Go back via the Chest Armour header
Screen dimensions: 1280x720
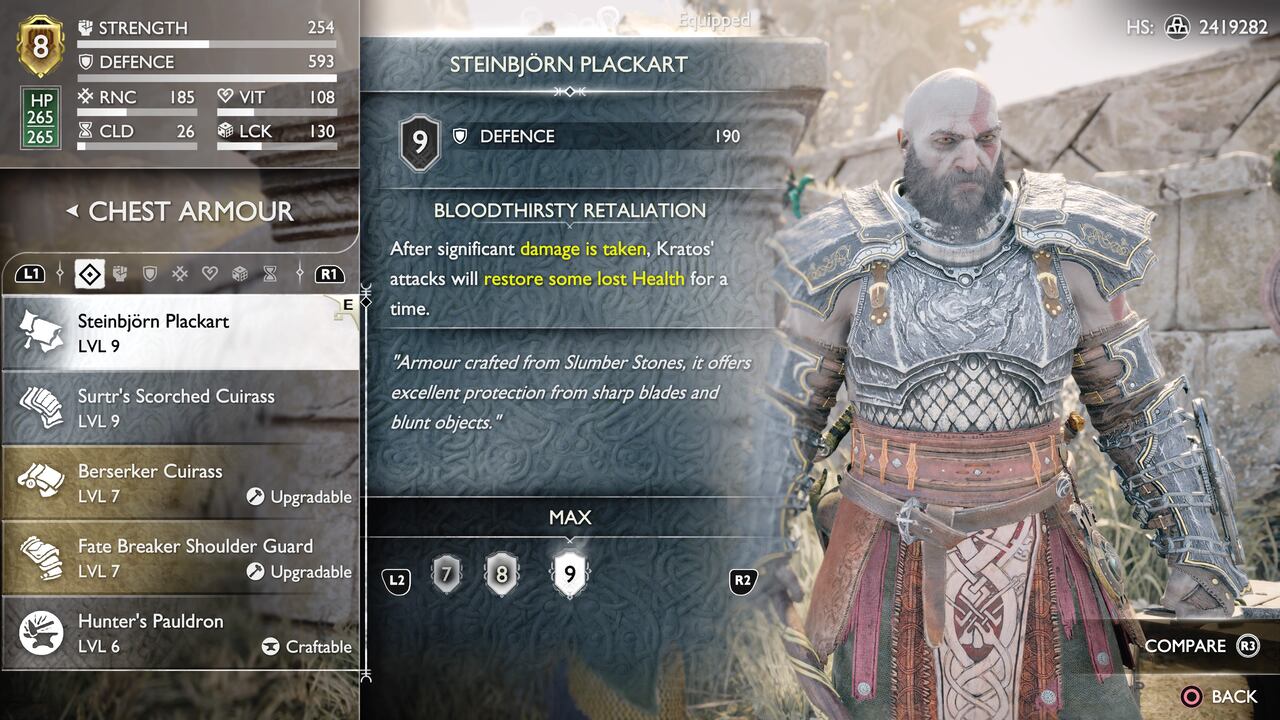point(180,211)
